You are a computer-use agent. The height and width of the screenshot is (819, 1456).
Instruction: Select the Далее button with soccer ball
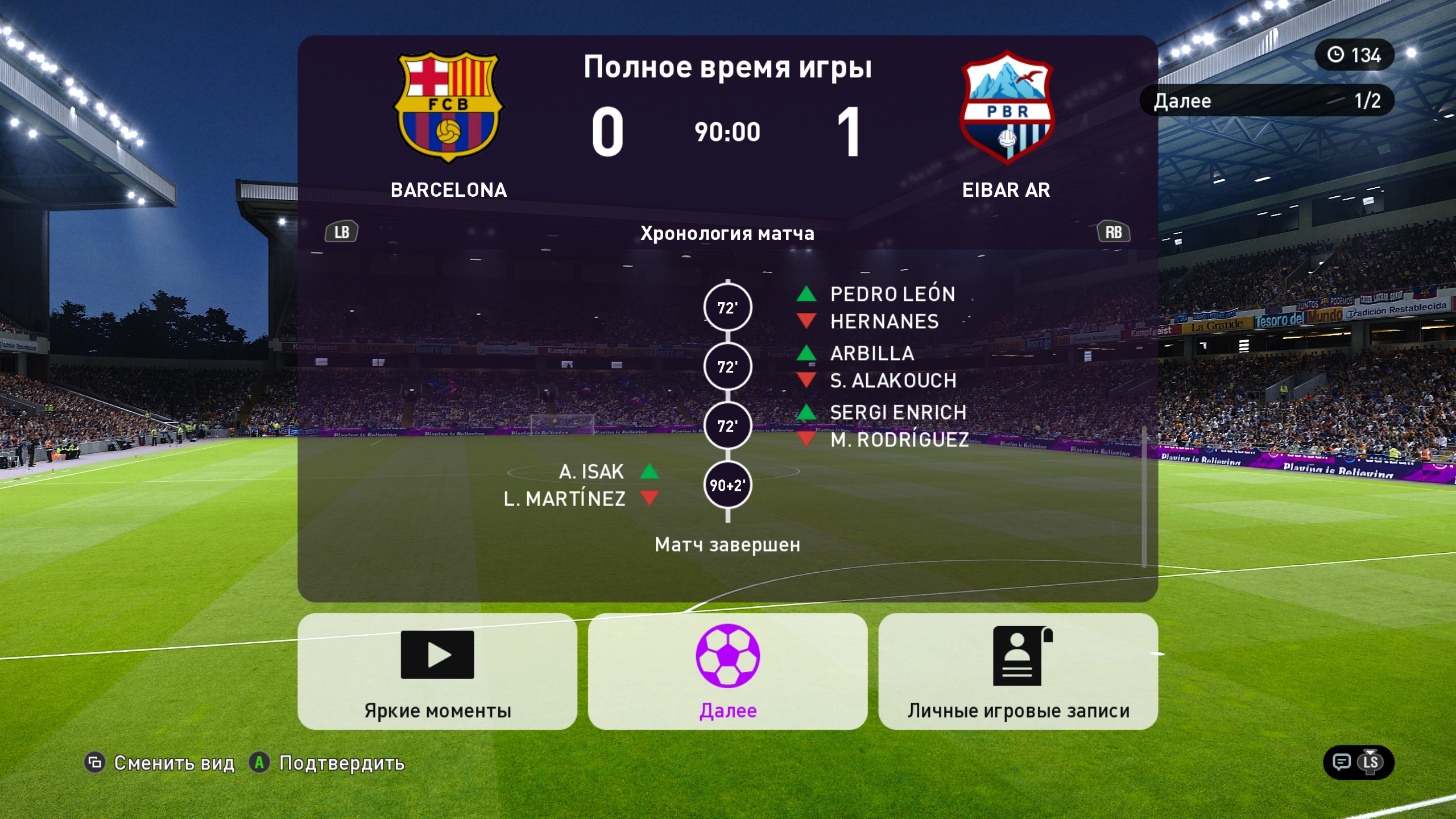(727, 671)
